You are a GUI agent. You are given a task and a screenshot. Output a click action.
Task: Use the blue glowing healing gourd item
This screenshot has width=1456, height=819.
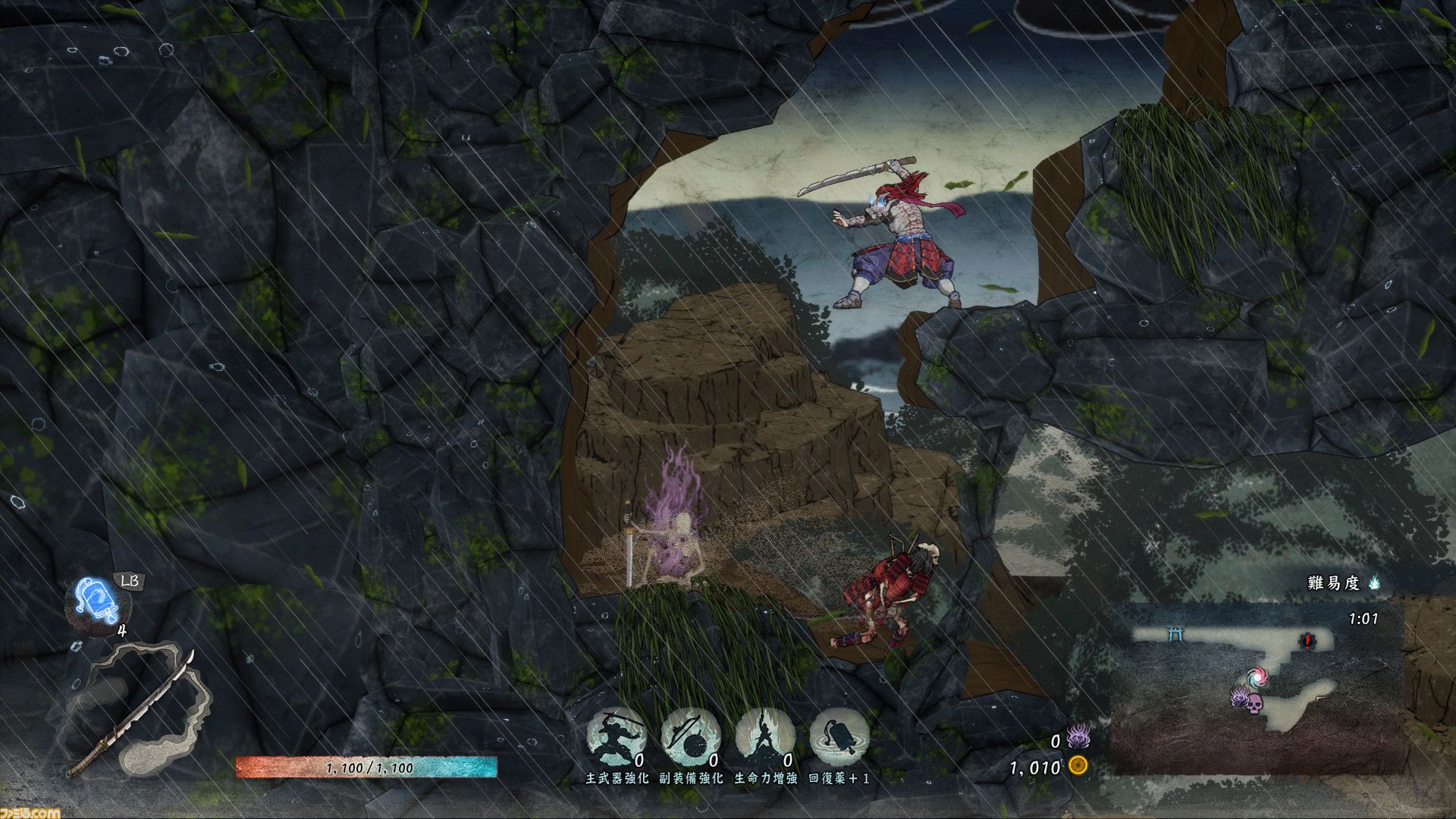click(x=98, y=603)
